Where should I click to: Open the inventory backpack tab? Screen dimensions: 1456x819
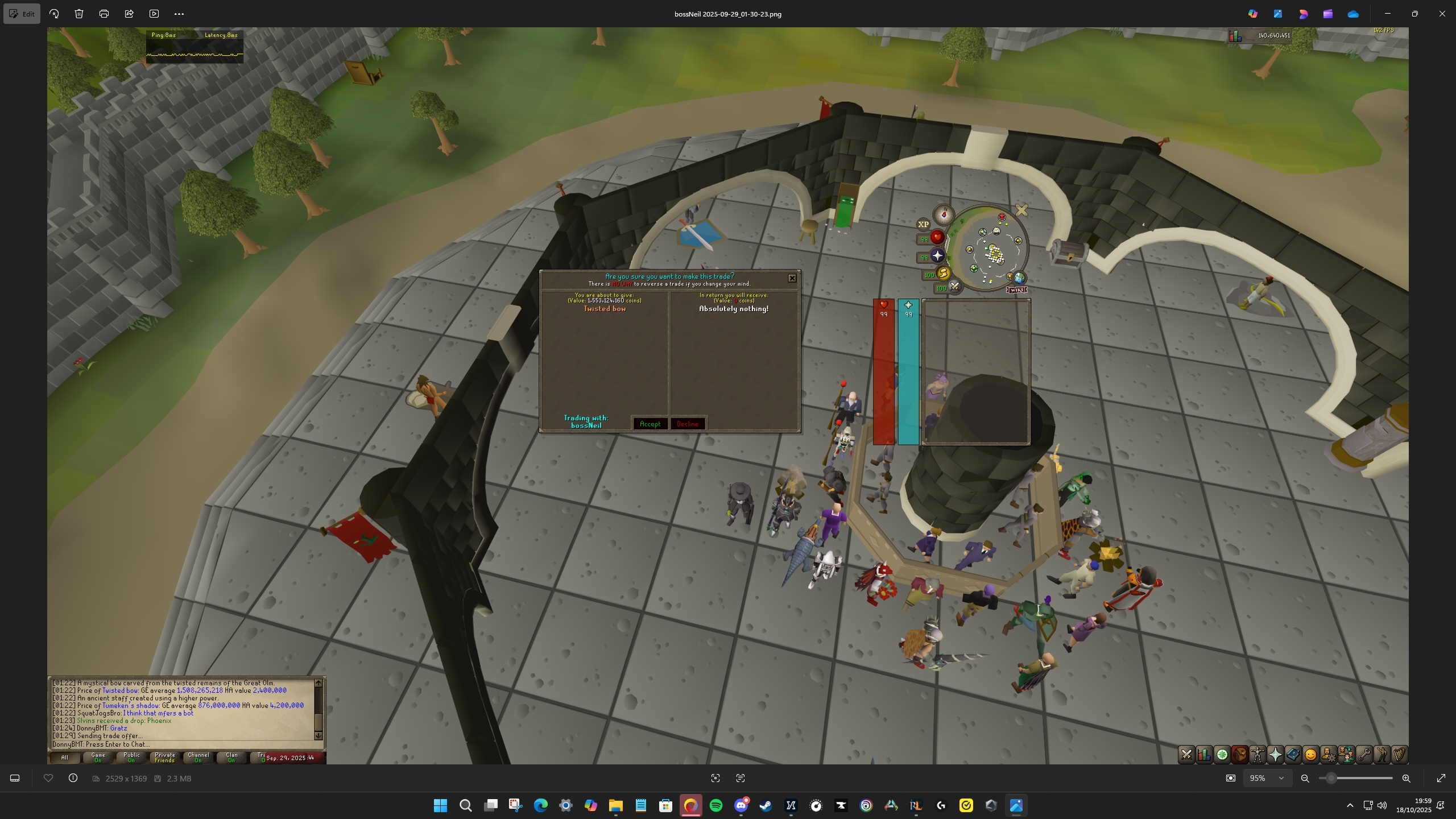1239,755
